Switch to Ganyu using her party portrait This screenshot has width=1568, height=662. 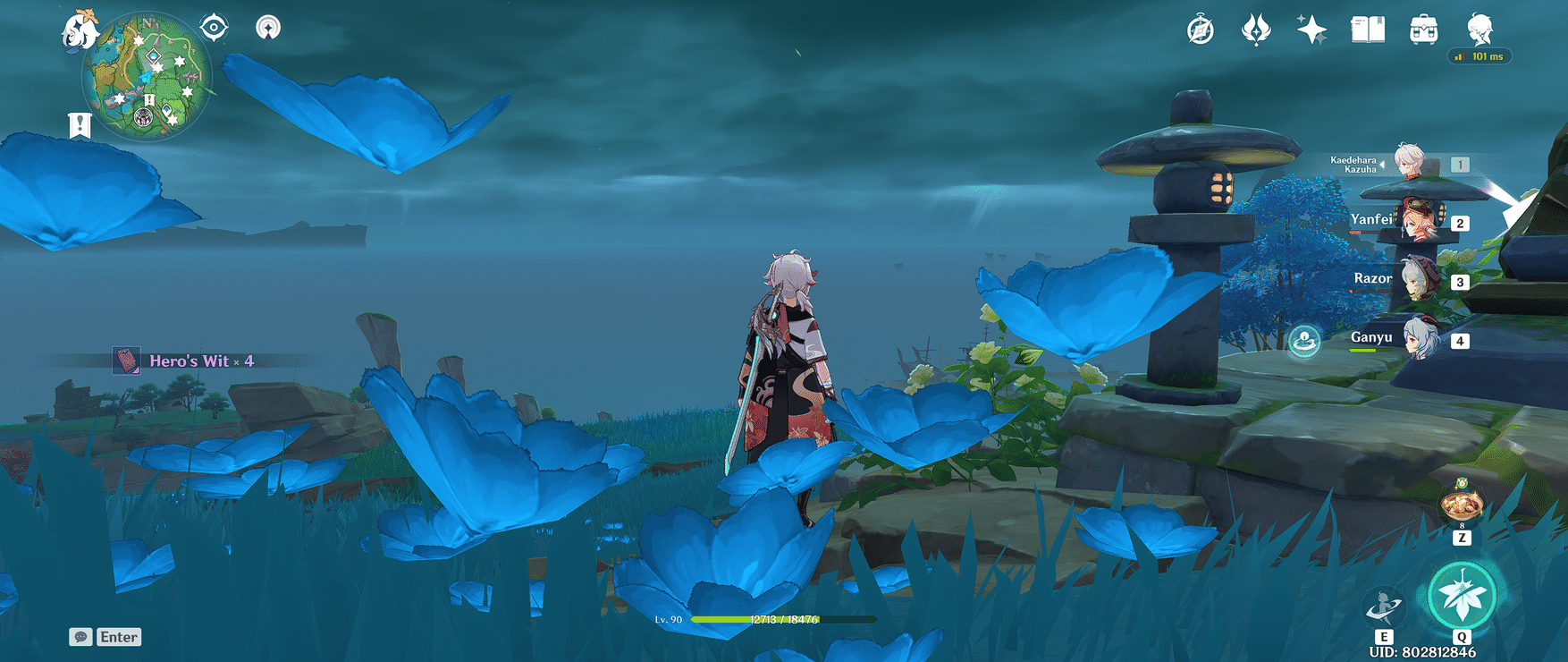(1420, 338)
